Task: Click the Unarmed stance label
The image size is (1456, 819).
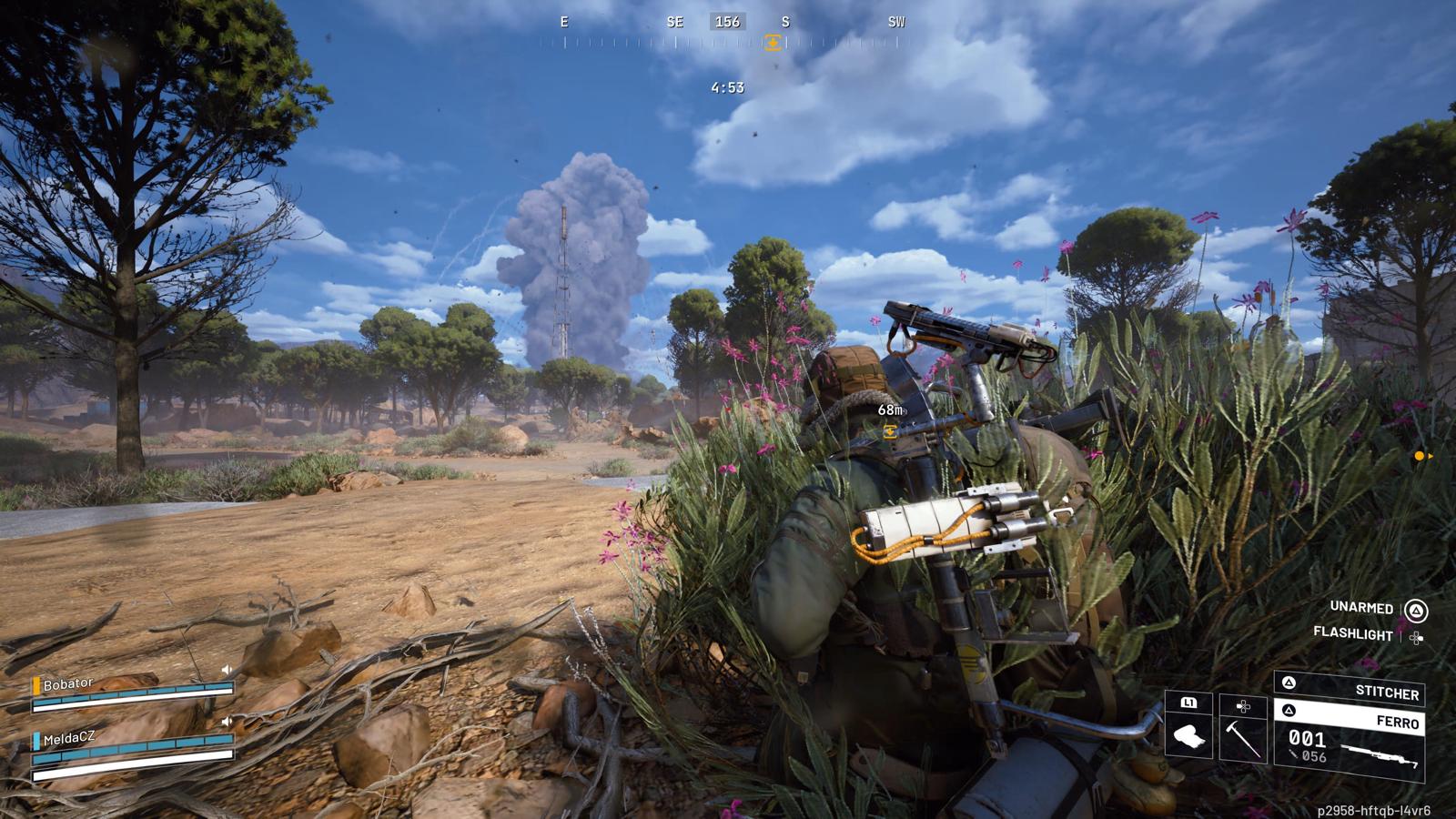Action: click(x=1361, y=608)
